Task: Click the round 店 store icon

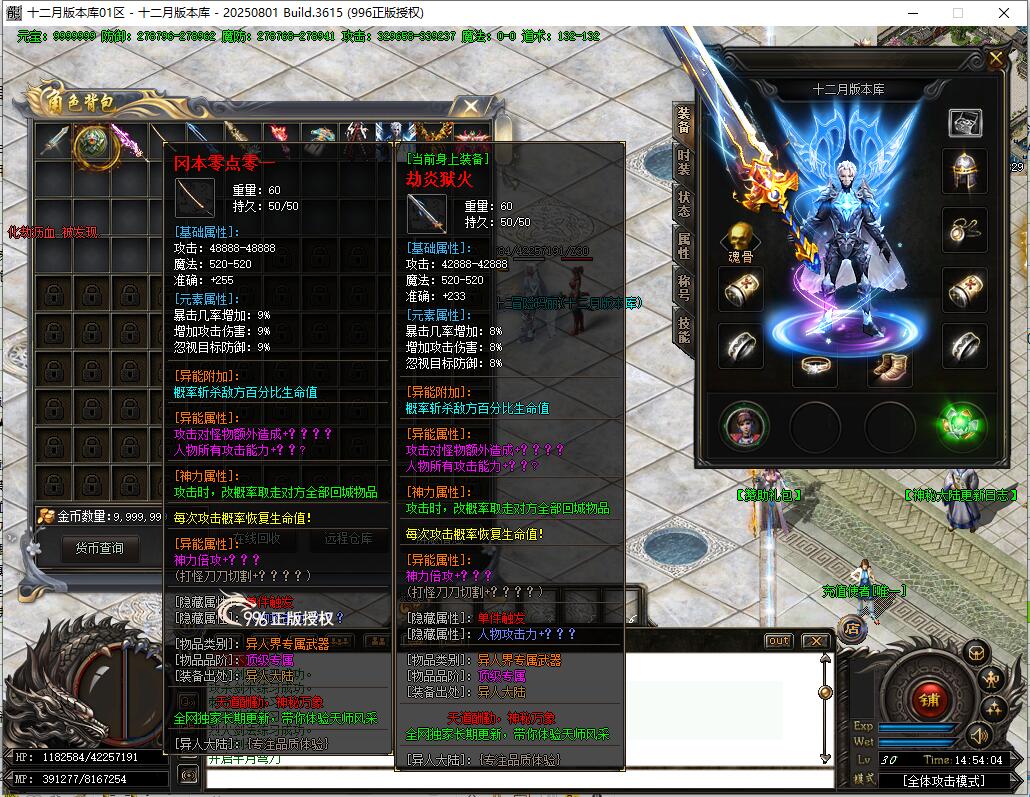Action: point(853,629)
